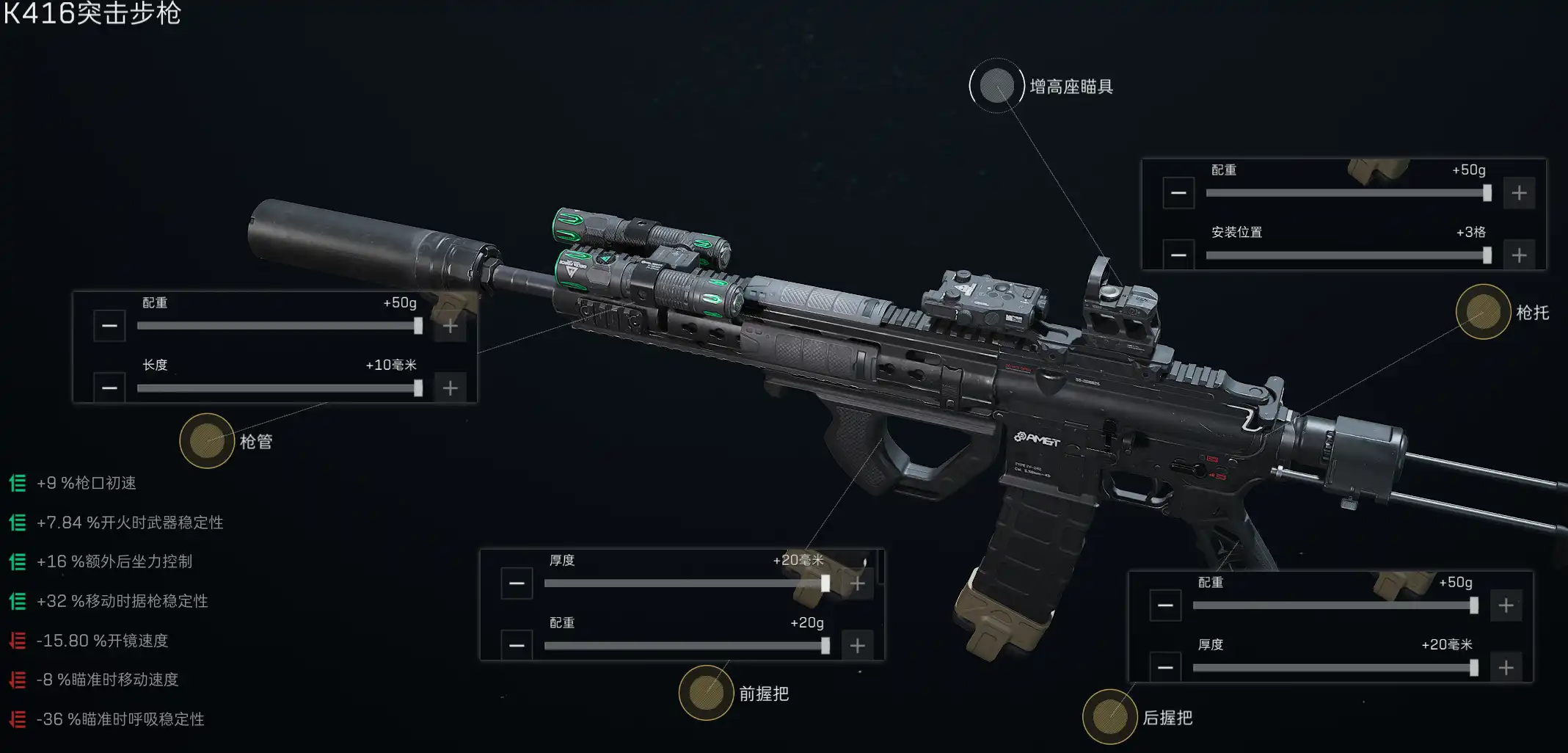Select the 后握把 attachment node
Screen dimensions: 1568x753
(1109, 717)
